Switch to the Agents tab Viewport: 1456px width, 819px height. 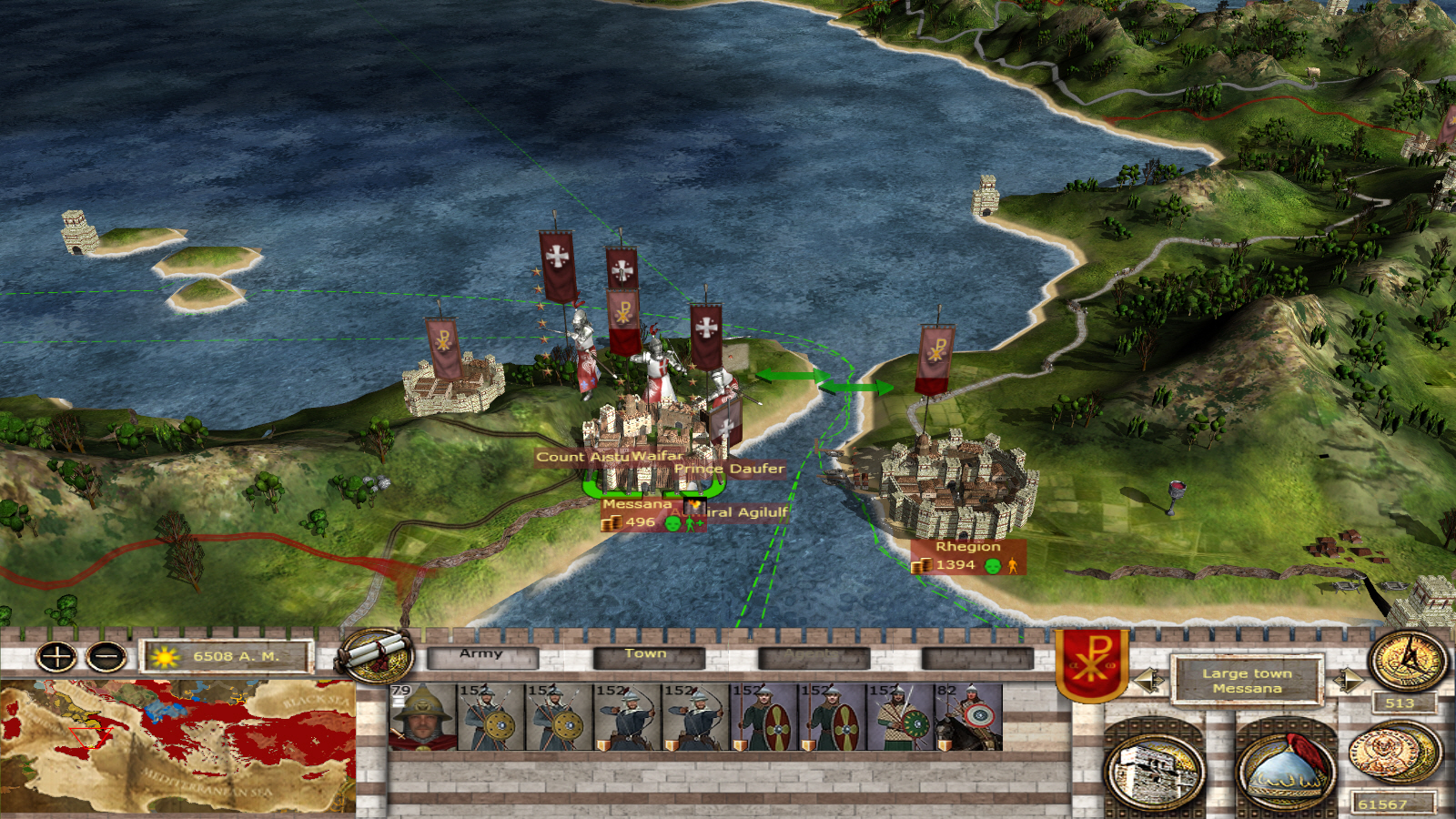(812, 655)
